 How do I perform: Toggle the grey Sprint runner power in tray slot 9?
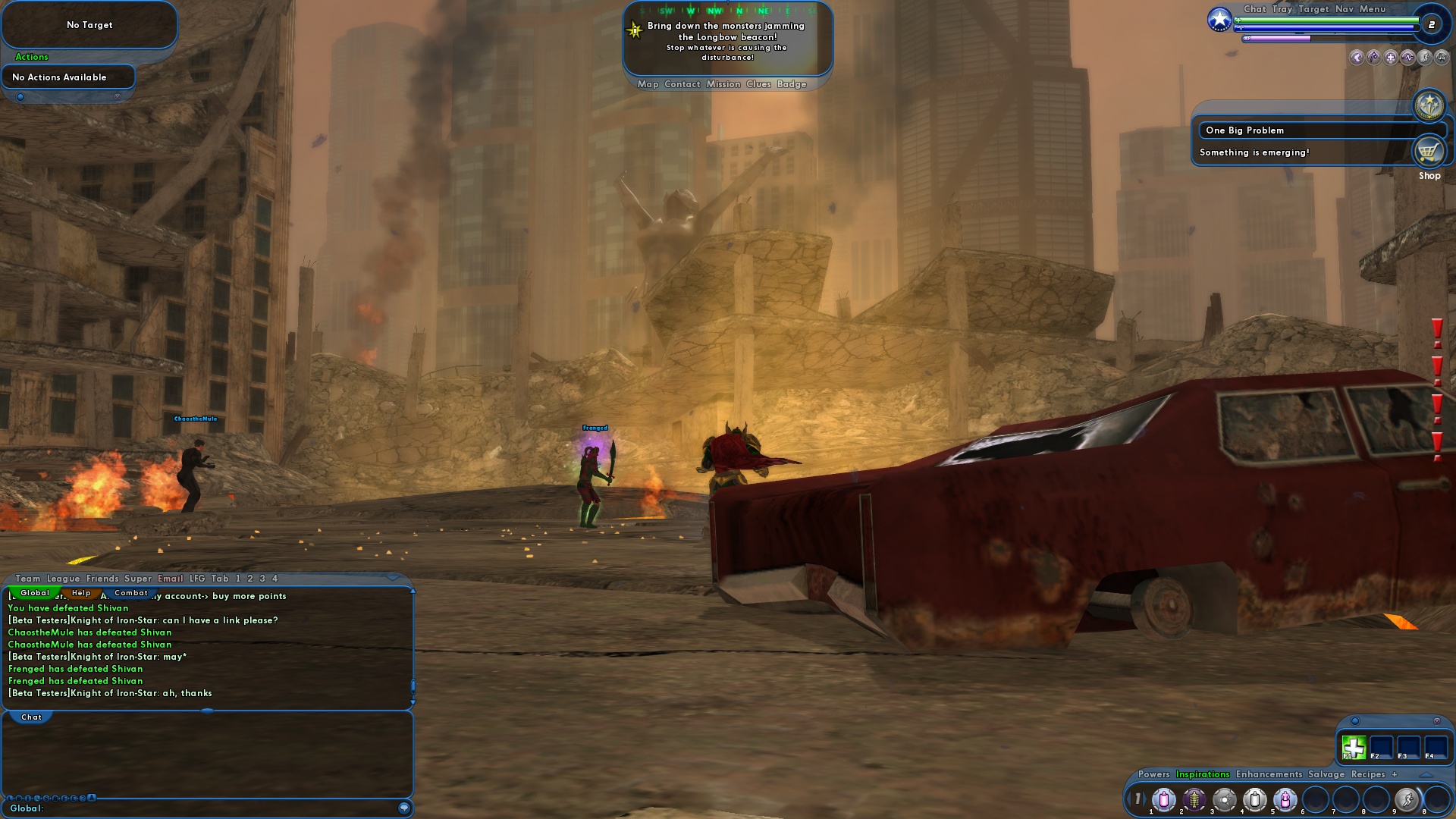tap(1407, 799)
